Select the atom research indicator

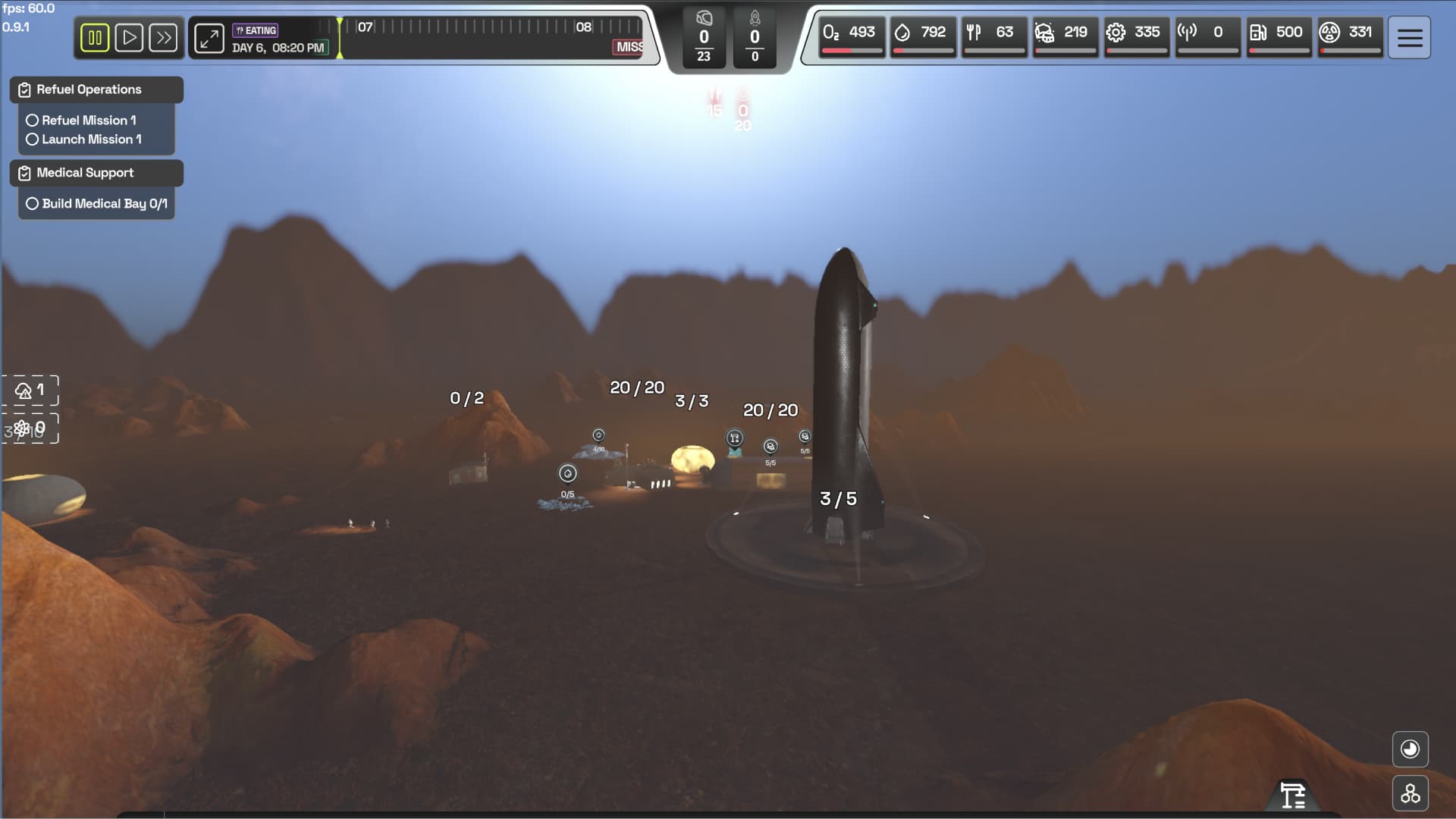tap(30, 427)
